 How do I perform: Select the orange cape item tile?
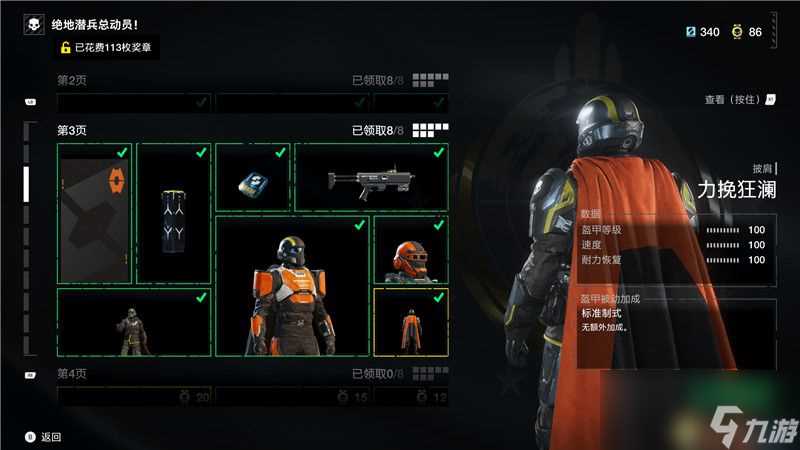click(410, 322)
